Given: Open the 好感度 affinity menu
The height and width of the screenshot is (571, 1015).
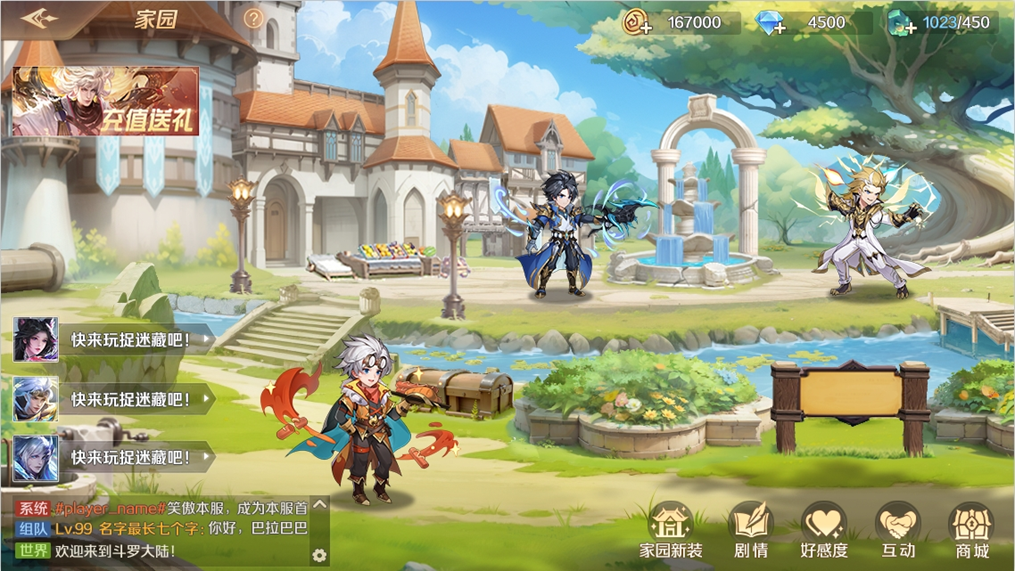Looking at the screenshot, I should pos(824,531).
